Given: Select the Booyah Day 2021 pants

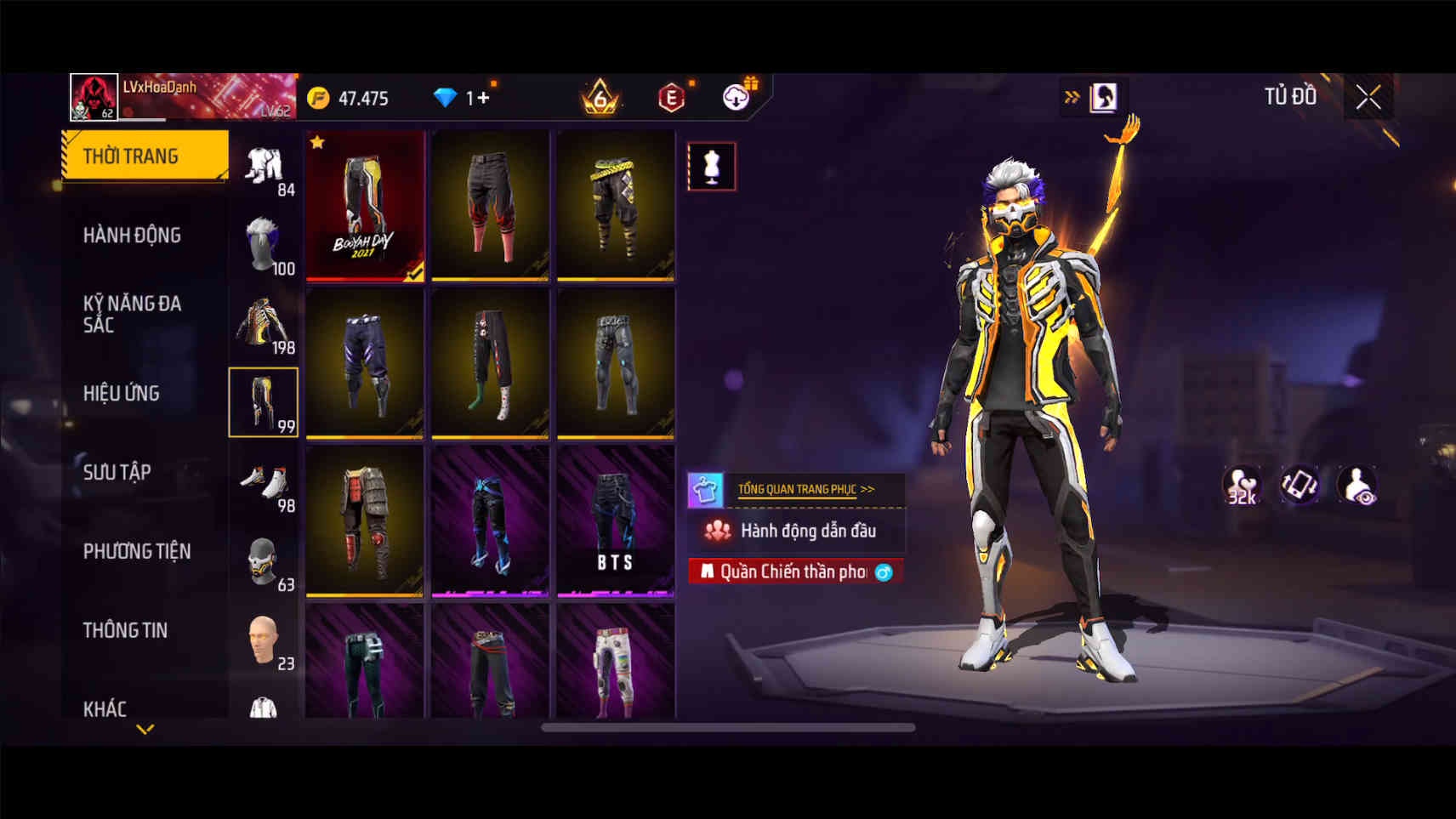Looking at the screenshot, I should pyautogui.click(x=365, y=205).
